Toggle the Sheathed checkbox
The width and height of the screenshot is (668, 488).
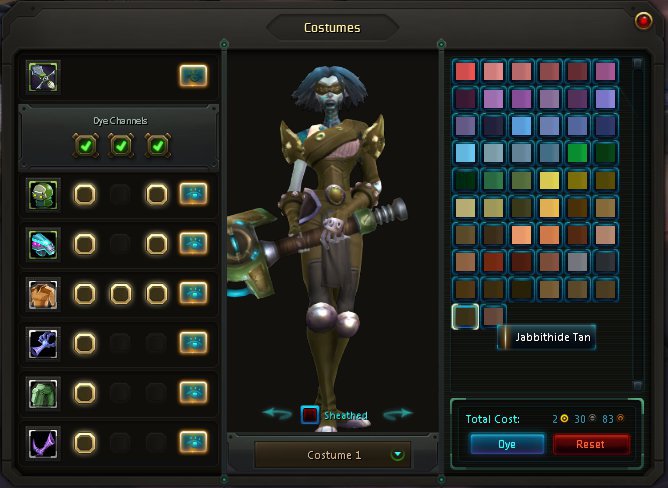coord(310,415)
